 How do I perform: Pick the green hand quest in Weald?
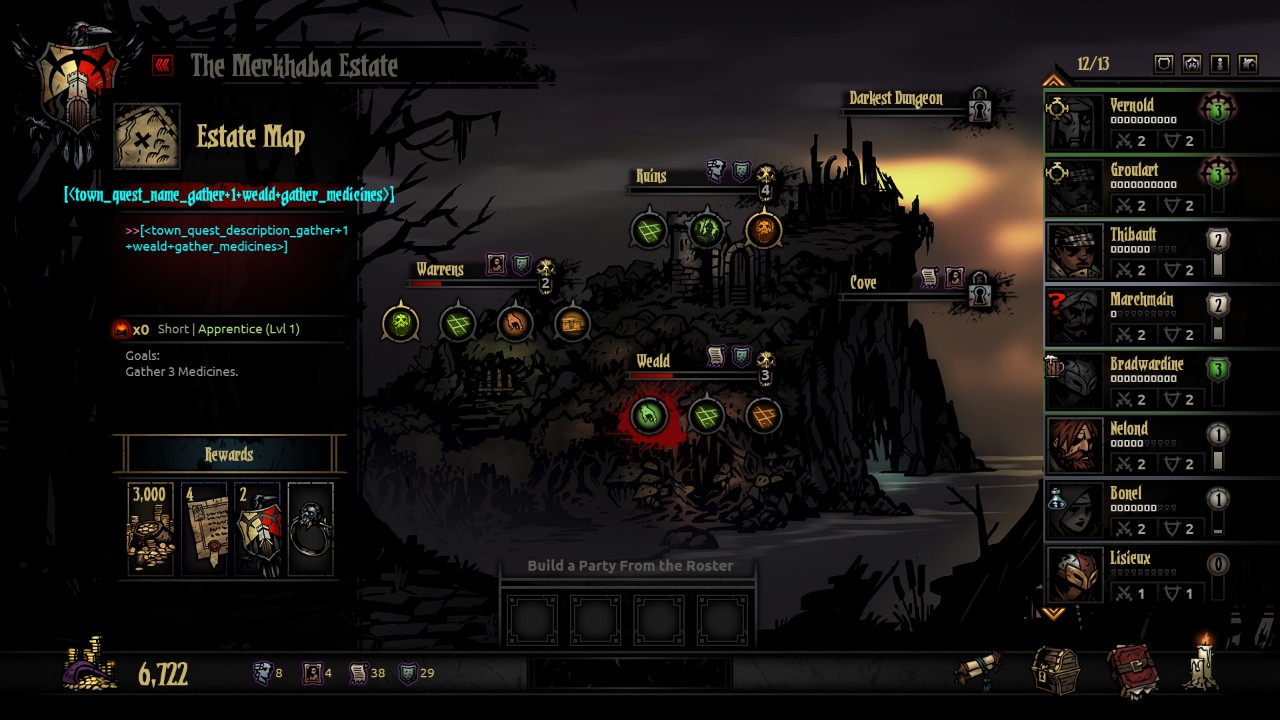(x=649, y=415)
